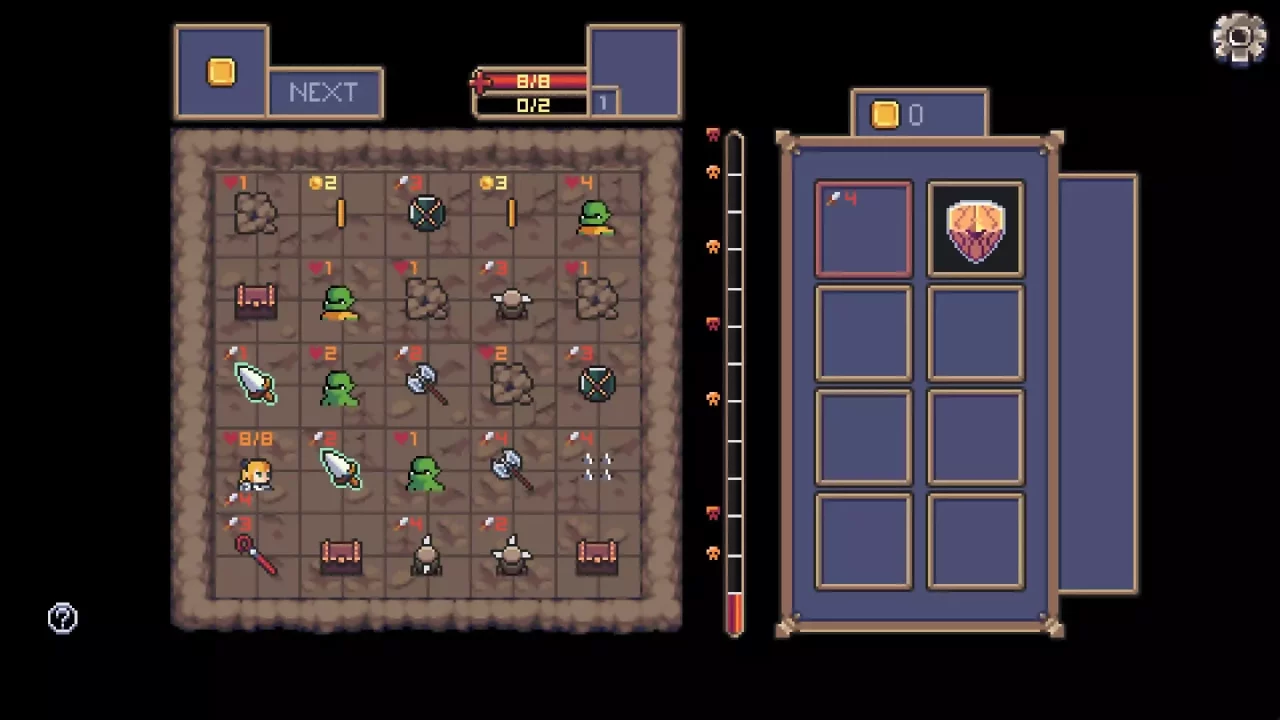Screen dimensions: 1280x720
Task: Click the coin counter above the inventory
Action: coord(916,115)
